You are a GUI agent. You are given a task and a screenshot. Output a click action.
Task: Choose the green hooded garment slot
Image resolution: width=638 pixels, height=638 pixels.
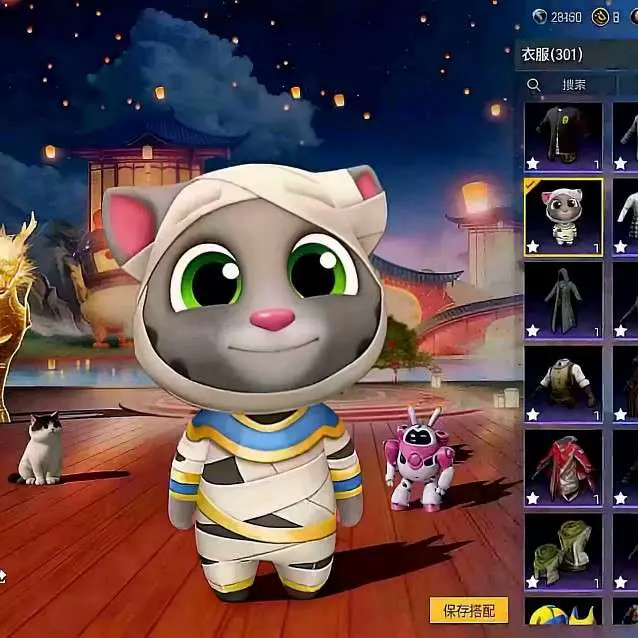[563, 550]
